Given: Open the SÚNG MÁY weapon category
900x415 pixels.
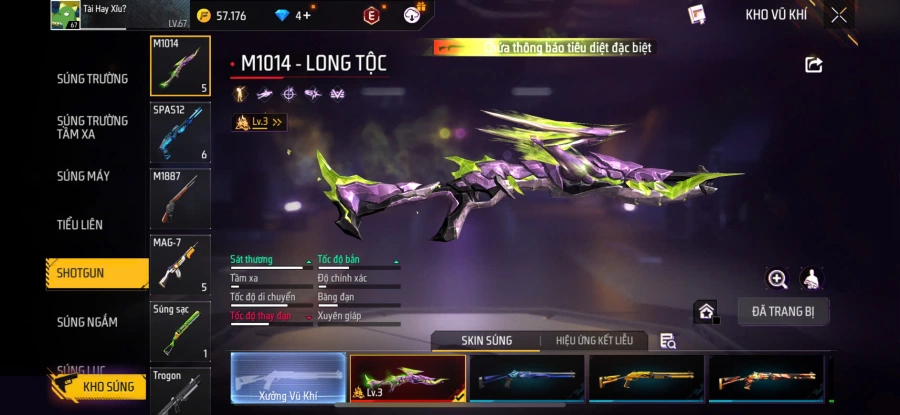Looking at the screenshot, I should pos(83,177).
